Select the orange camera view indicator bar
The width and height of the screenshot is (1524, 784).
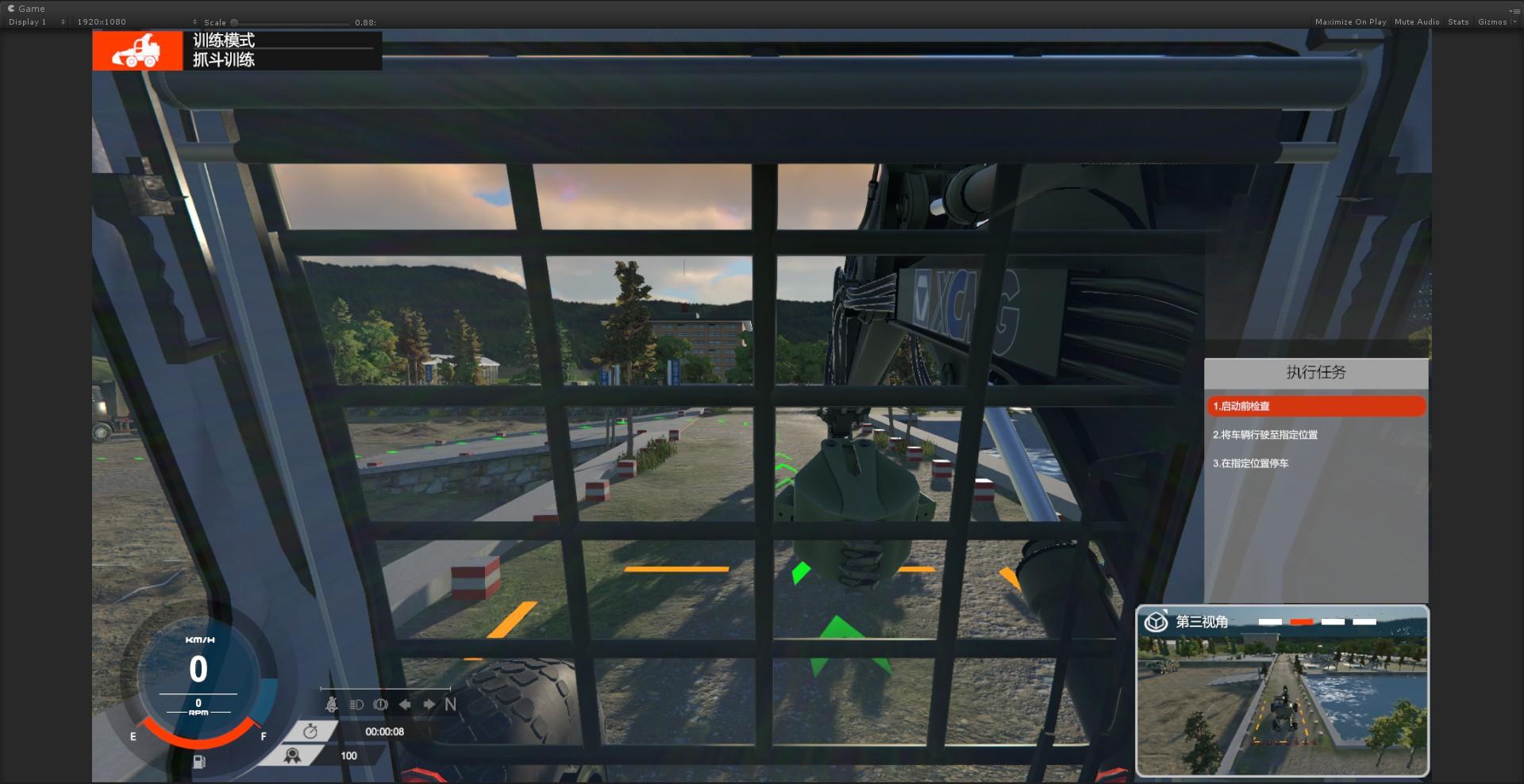1301,622
